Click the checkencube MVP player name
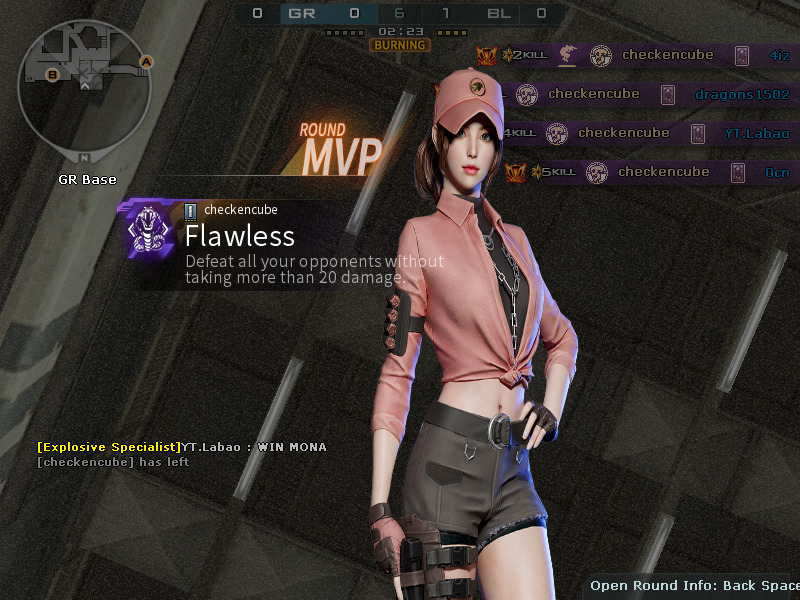This screenshot has width=800, height=600. [240, 210]
